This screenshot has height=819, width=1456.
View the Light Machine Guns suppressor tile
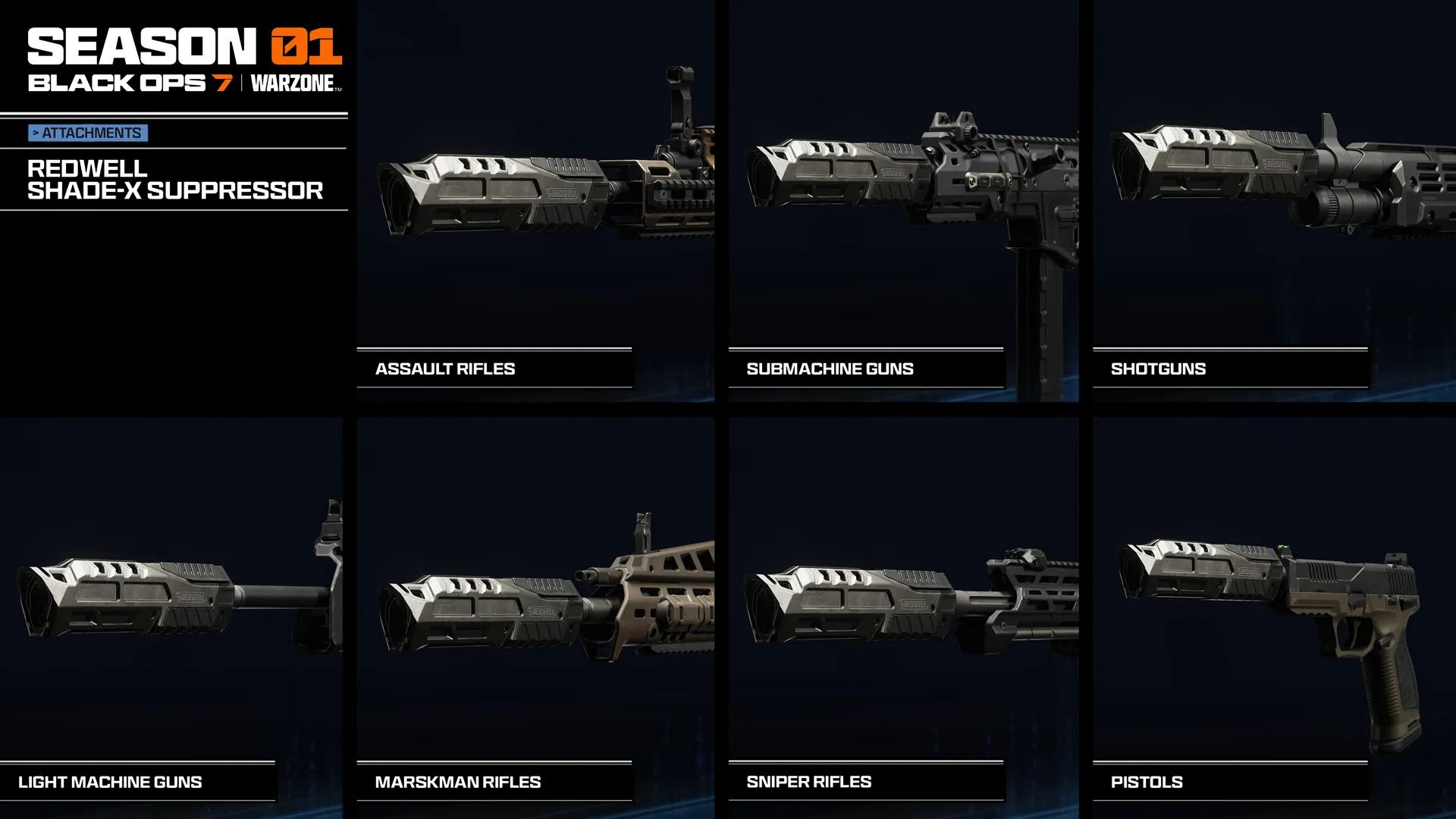pyautogui.click(x=171, y=613)
